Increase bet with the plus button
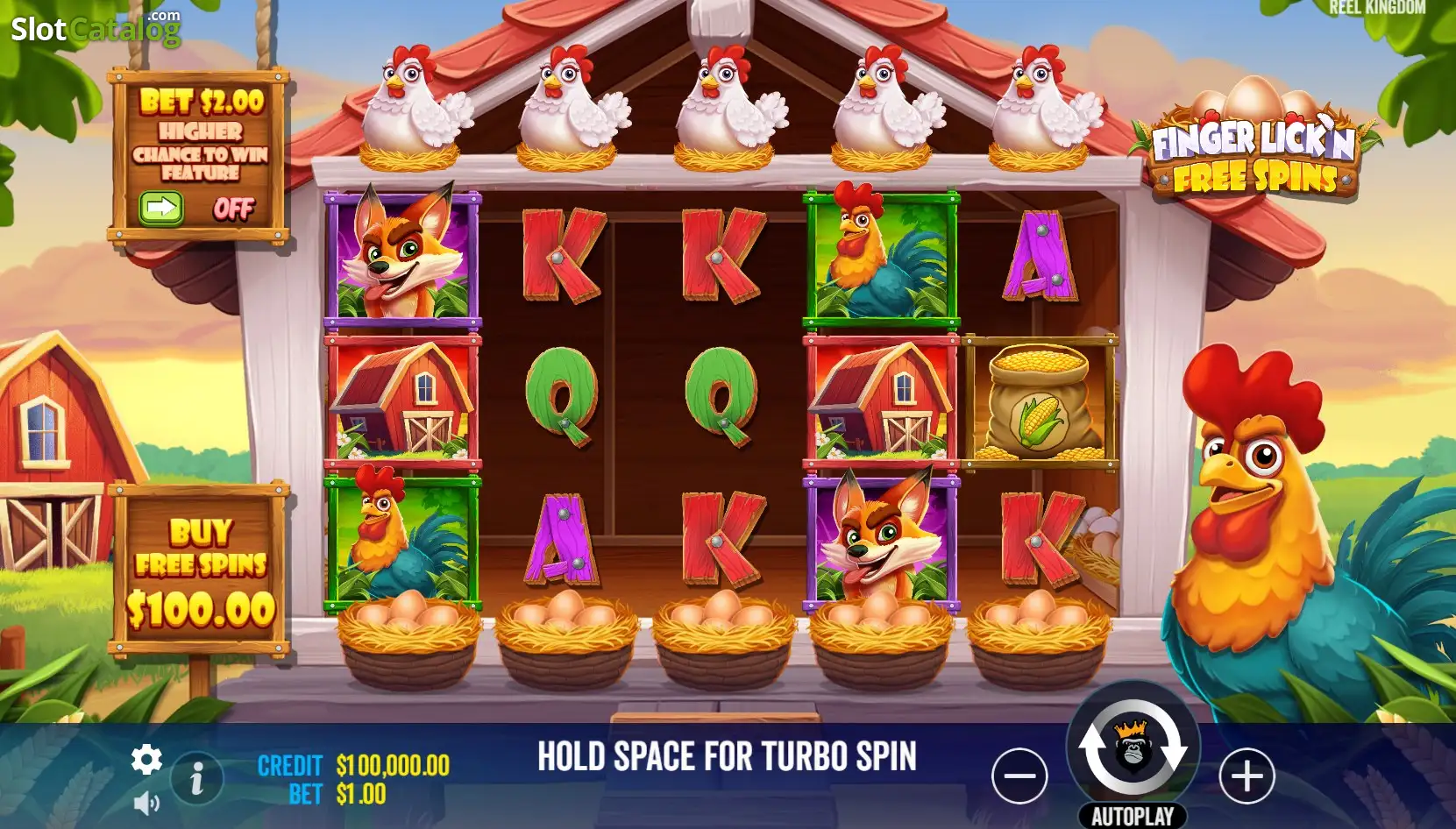The image size is (1456, 829). 1246,776
